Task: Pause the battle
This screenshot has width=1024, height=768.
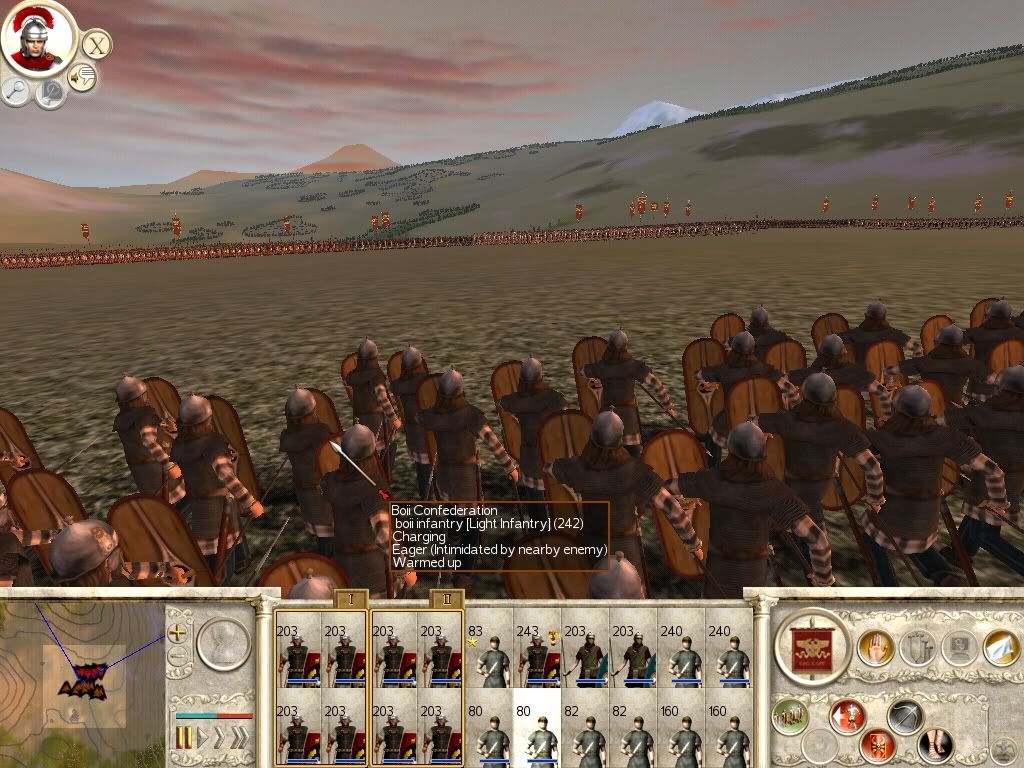Action: [x=185, y=738]
